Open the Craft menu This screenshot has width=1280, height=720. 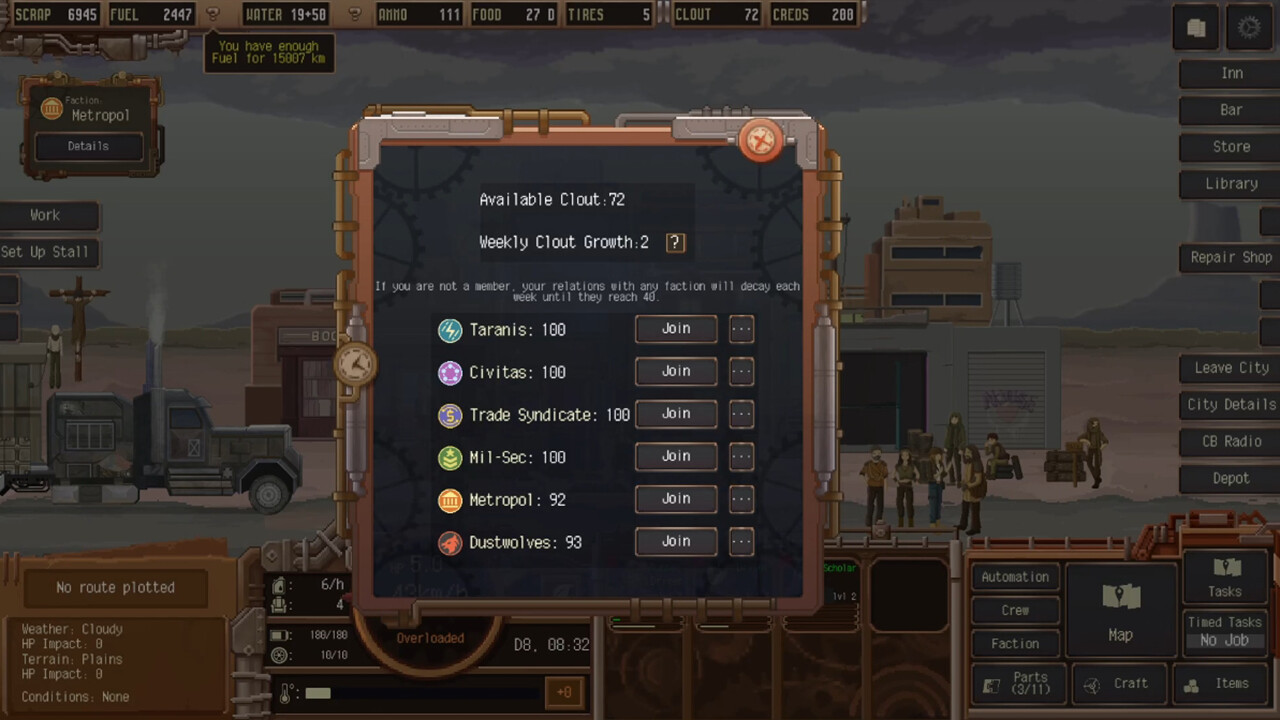point(1120,684)
